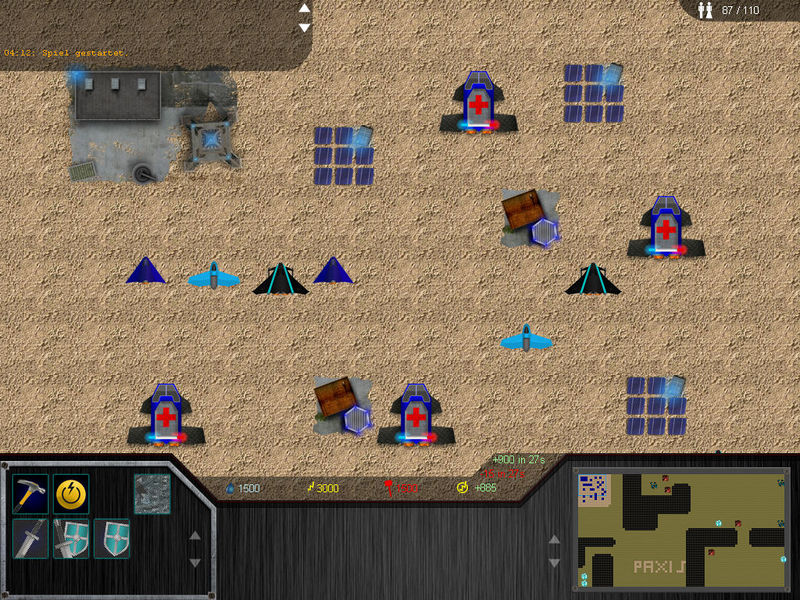Select the hammer build icon
Image resolution: width=800 pixels, height=600 pixels.
[x=30, y=492]
